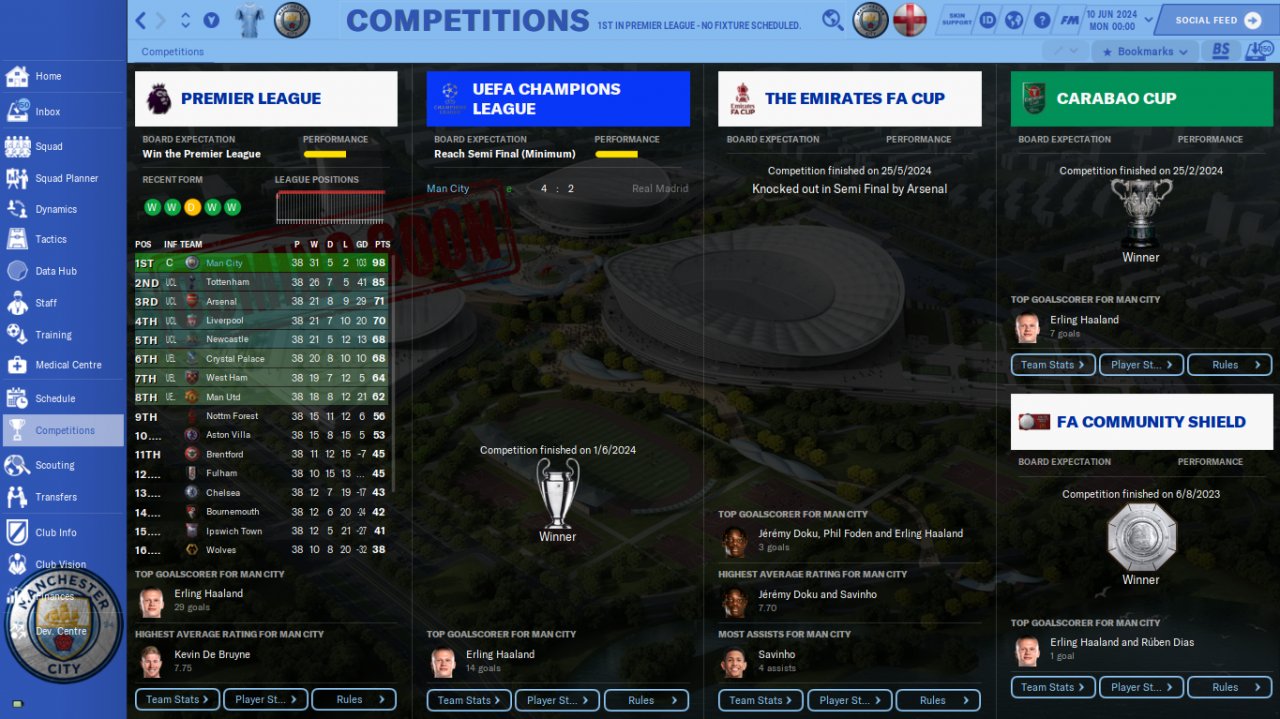This screenshot has width=1280, height=719.
Task: Open the Tactics section
Action: tap(50, 239)
